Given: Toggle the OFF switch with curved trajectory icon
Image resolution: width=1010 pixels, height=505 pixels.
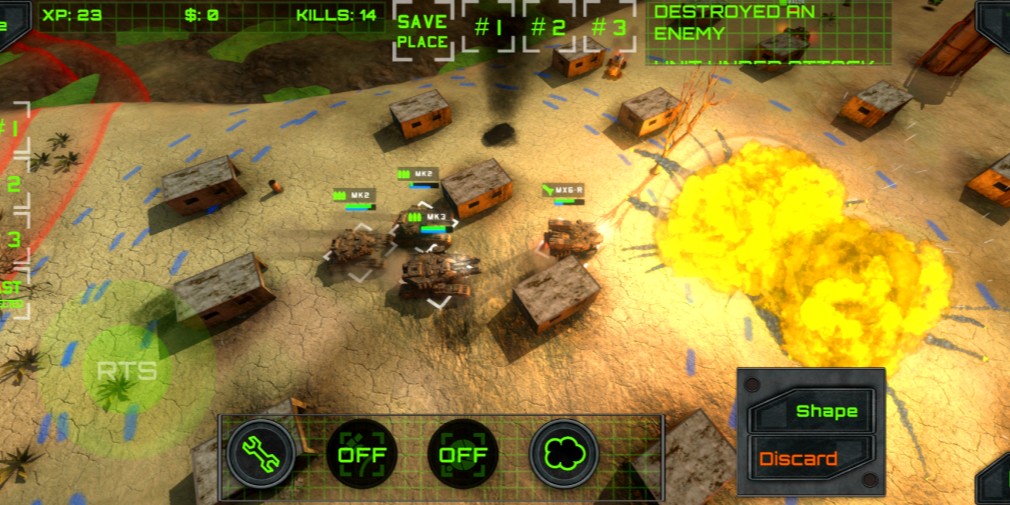Looking at the screenshot, I should pos(362,454).
